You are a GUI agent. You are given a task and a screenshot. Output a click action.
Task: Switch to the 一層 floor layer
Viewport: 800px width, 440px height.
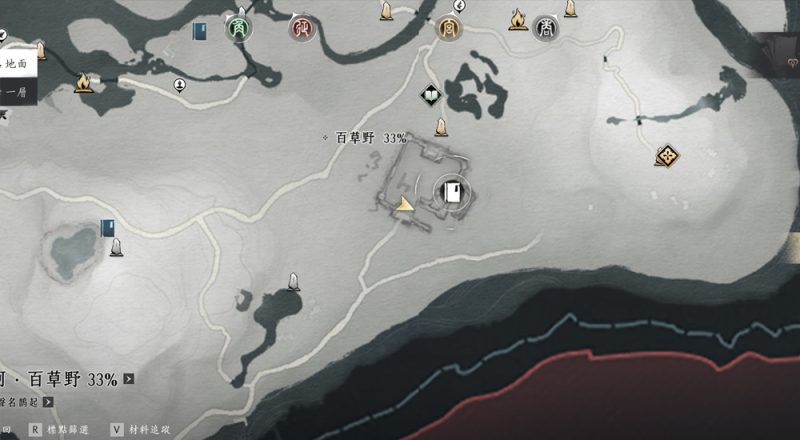point(17,92)
